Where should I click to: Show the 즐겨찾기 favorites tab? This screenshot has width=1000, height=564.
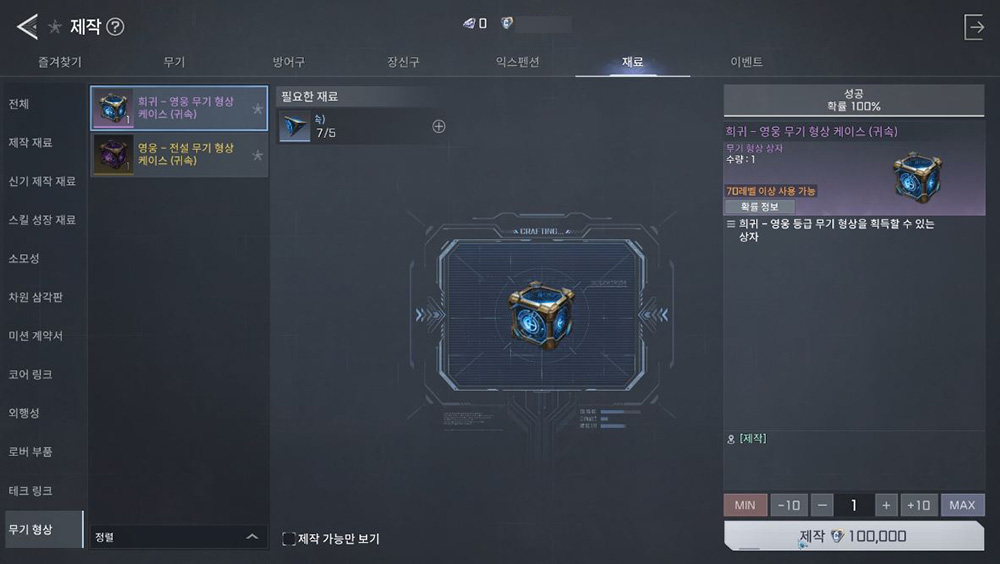(x=59, y=62)
